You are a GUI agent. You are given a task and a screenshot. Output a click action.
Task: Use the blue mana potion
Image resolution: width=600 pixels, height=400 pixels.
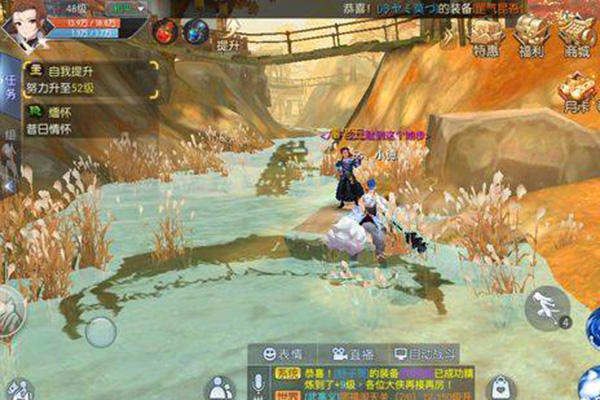196,31
